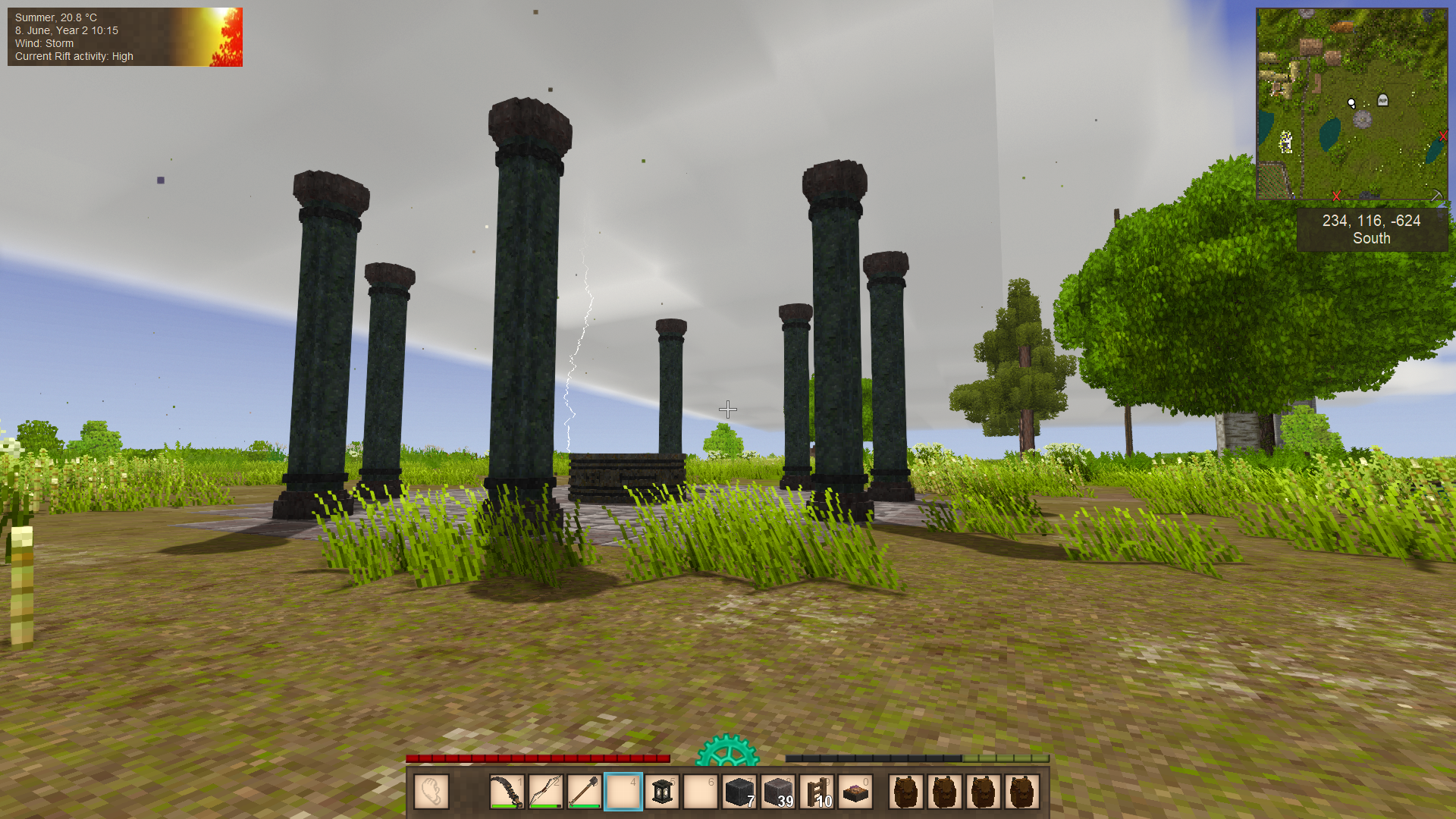The height and width of the screenshot is (819, 1456).
Task: Choose the stack of 10 ladders
Action: click(817, 792)
